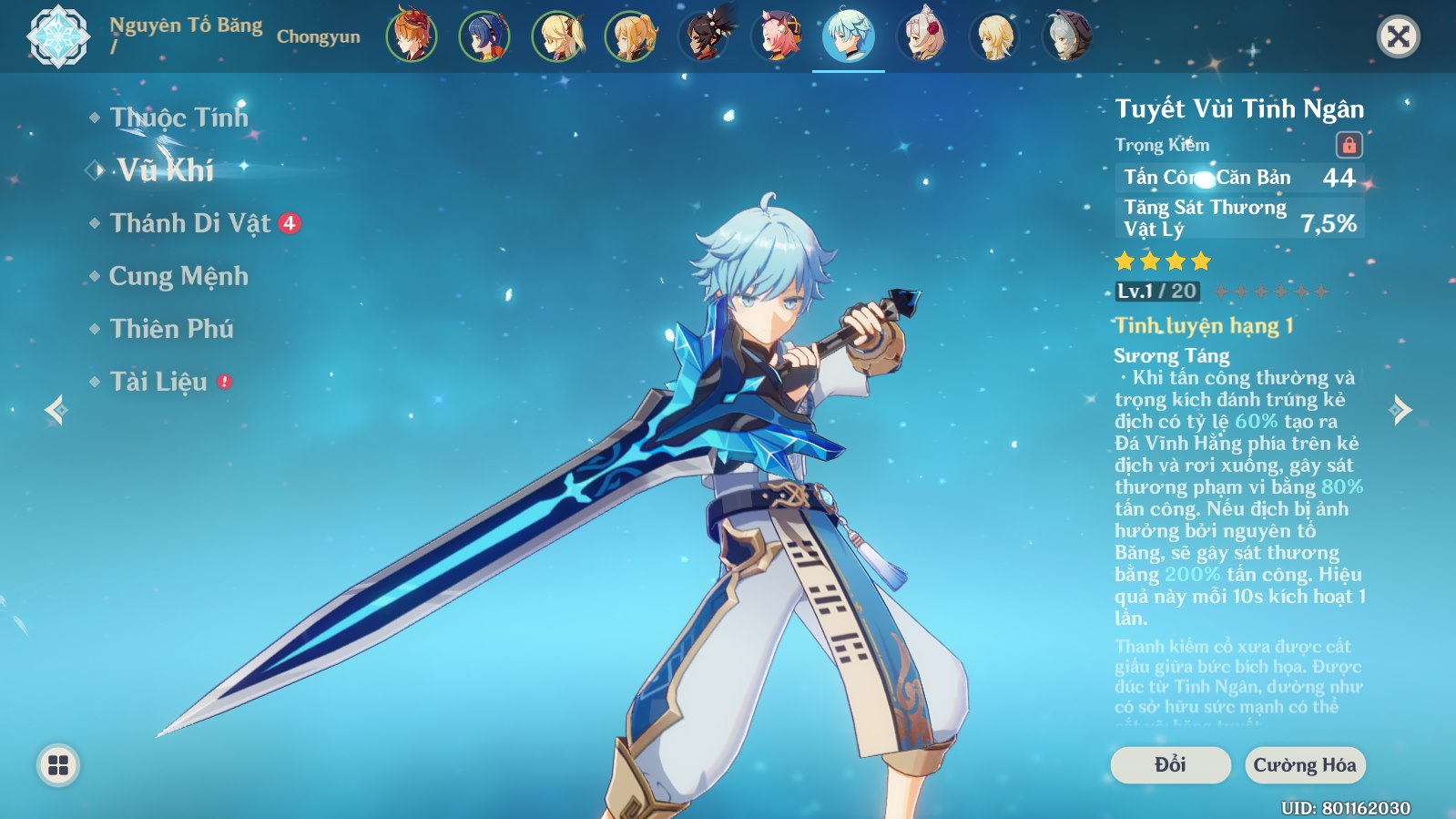This screenshot has width=1456, height=819.
Task: Select Fischl's portrait in the character bar
Action: point(557,37)
